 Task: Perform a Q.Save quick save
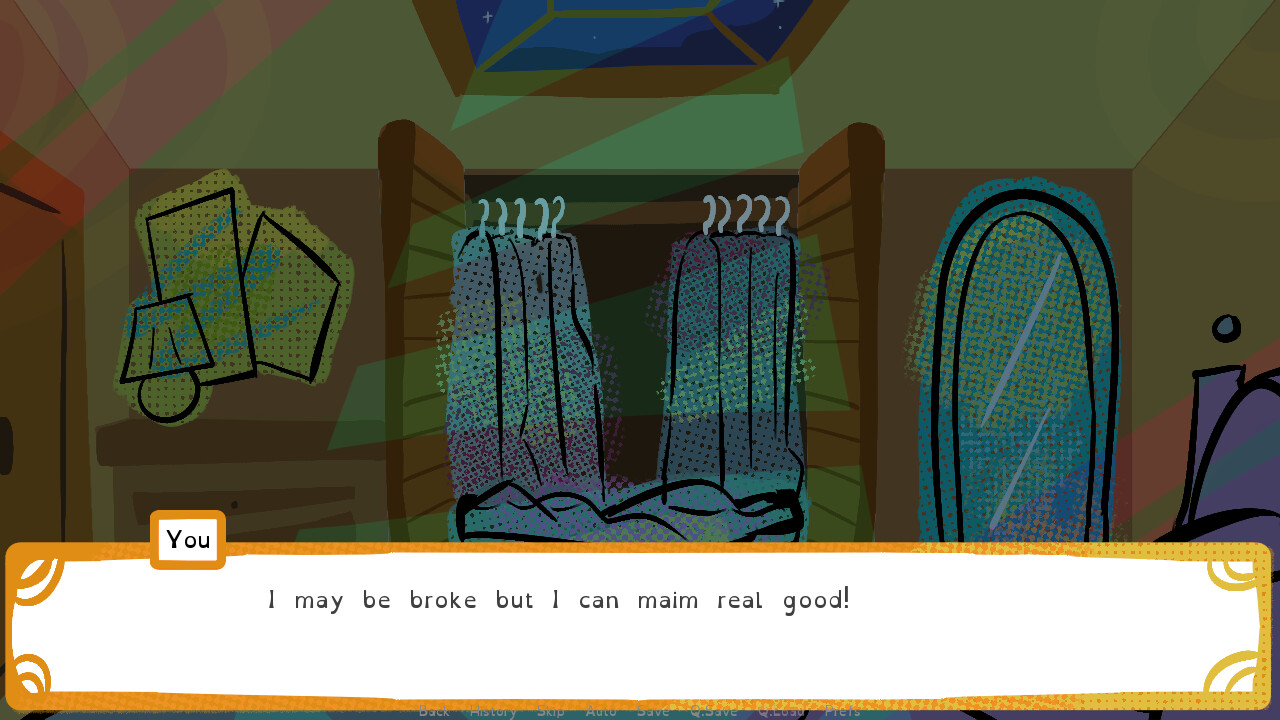712,712
